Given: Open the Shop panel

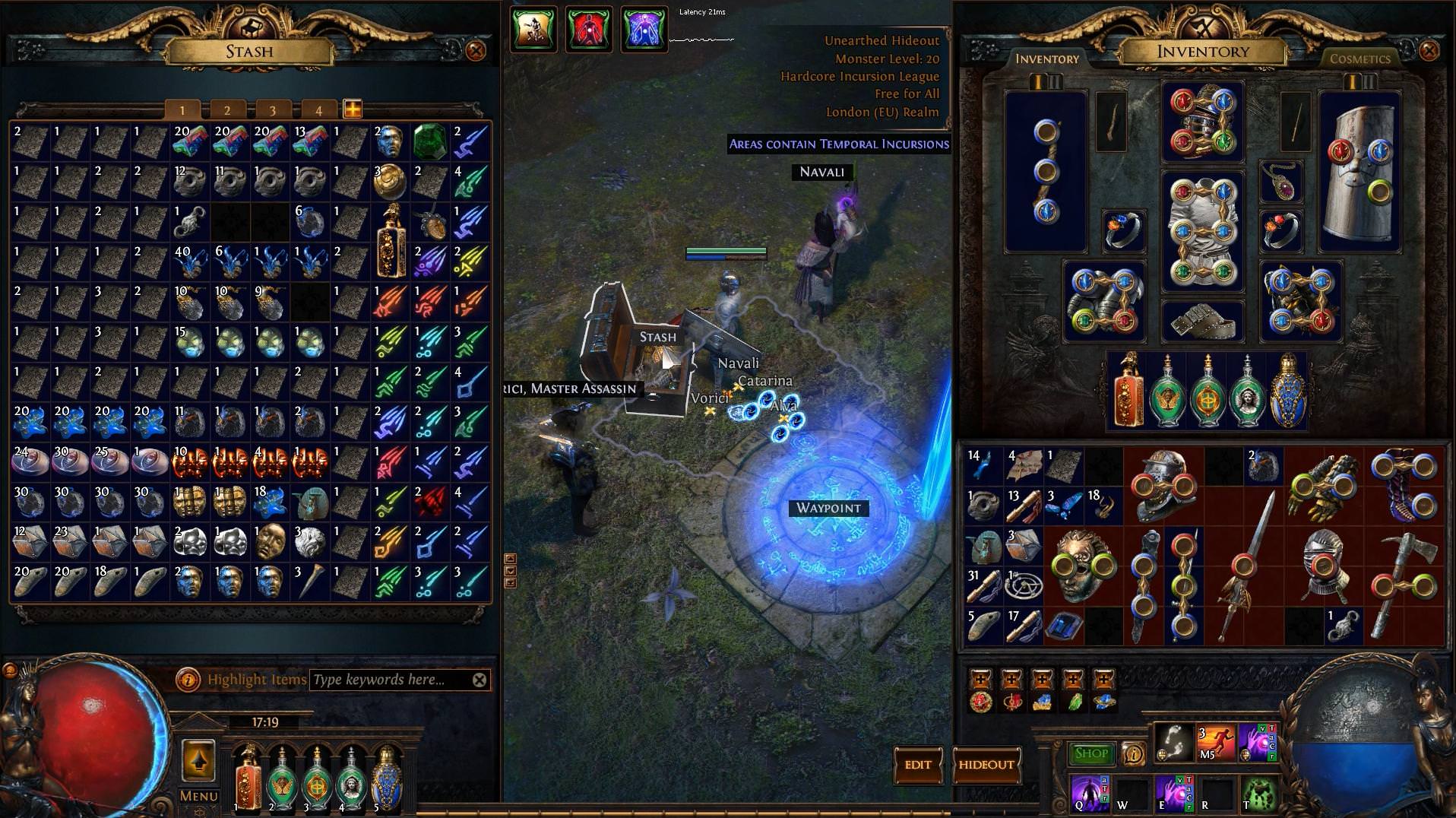Looking at the screenshot, I should (x=1090, y=753).
